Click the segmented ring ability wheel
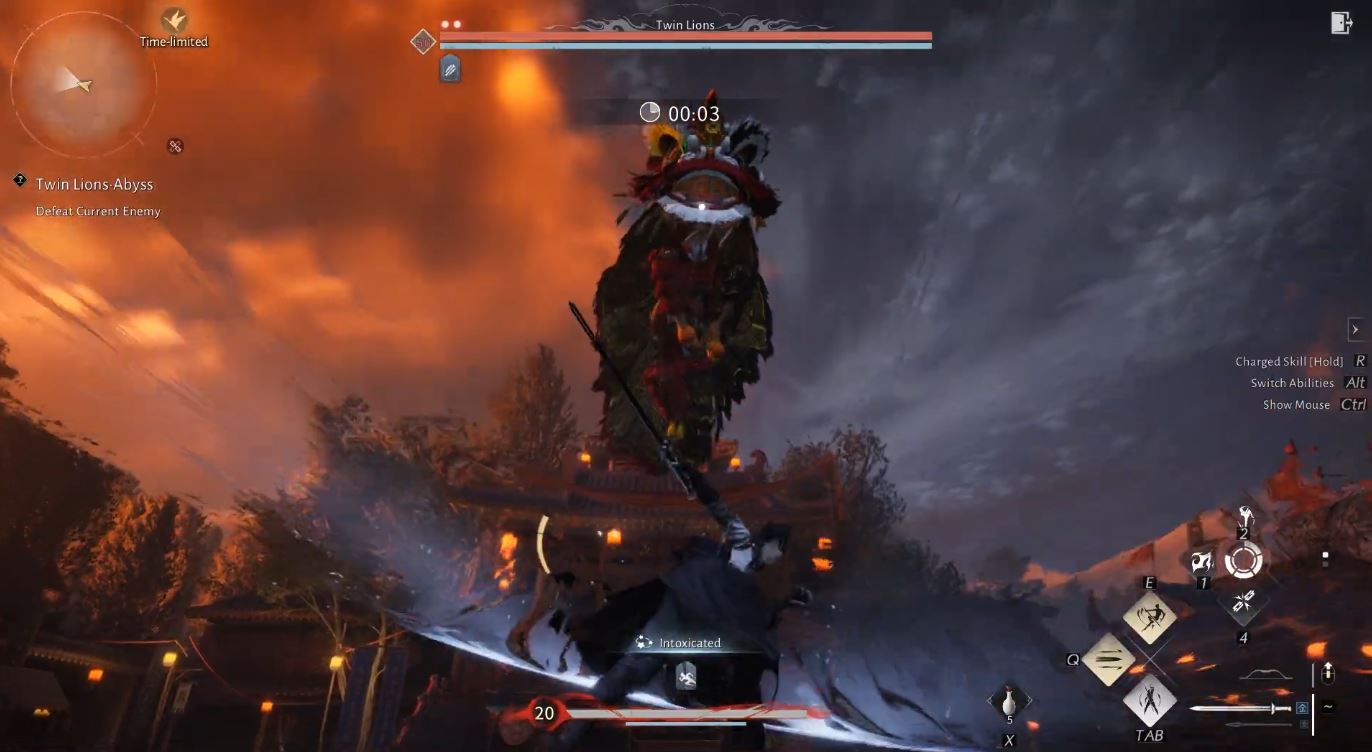 coord(1244,561)
